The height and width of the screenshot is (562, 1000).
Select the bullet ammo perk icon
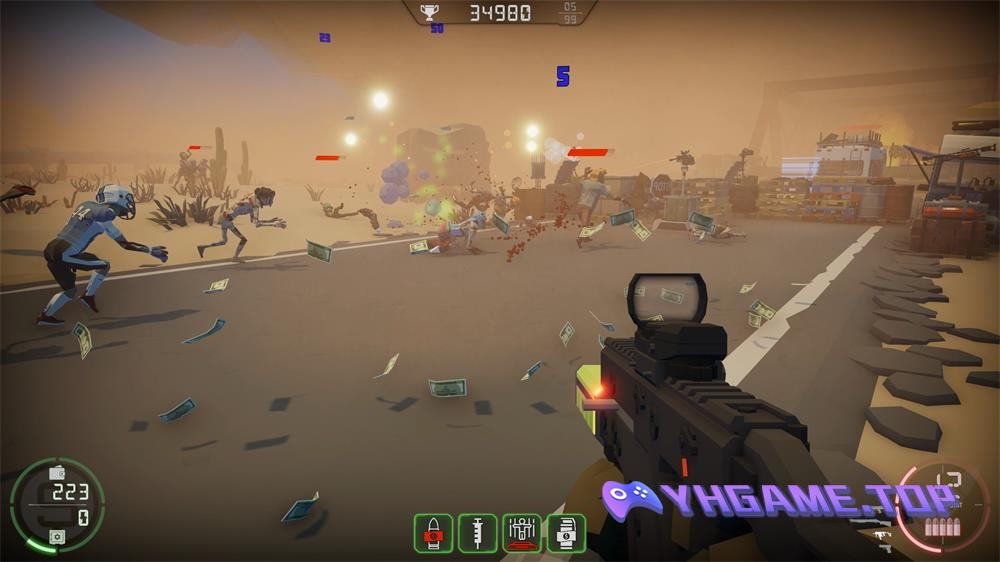433,533
